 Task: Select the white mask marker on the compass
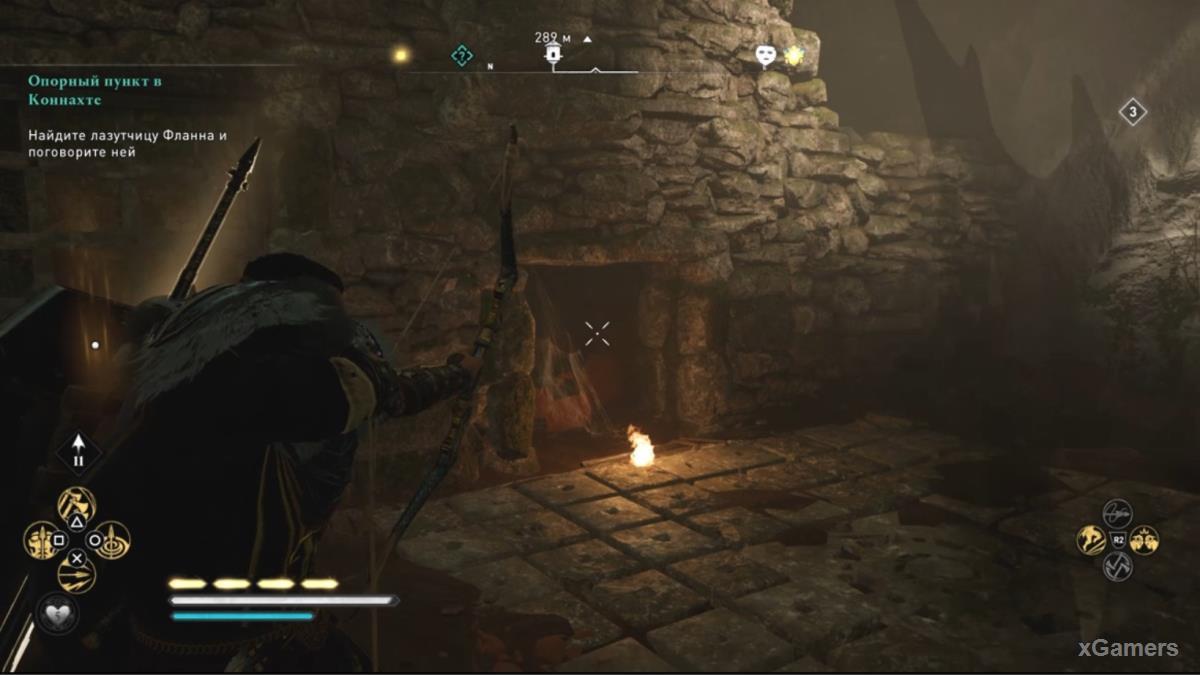click(767, 56)
